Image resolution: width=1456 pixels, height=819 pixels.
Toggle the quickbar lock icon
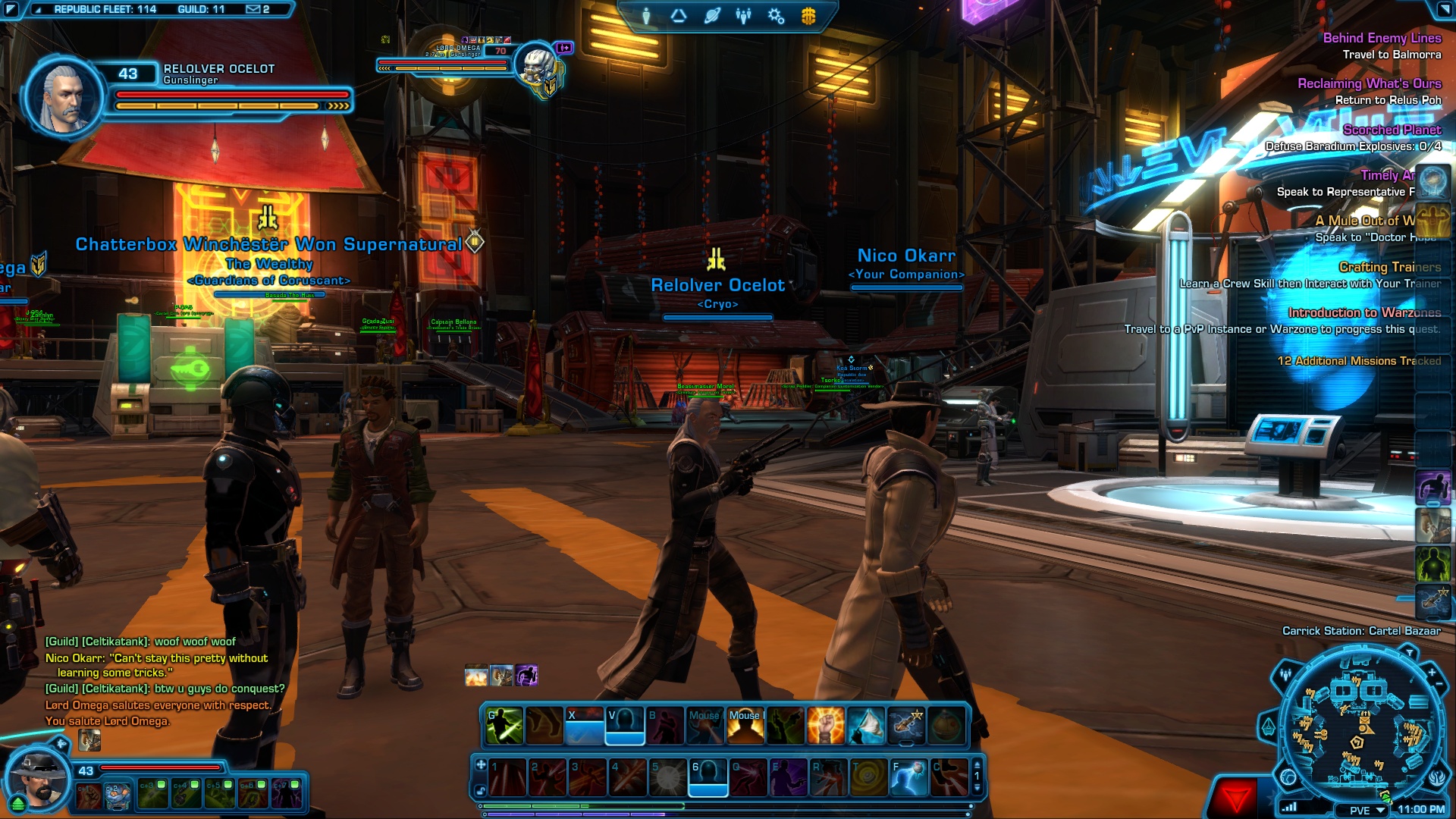(481, 791)
